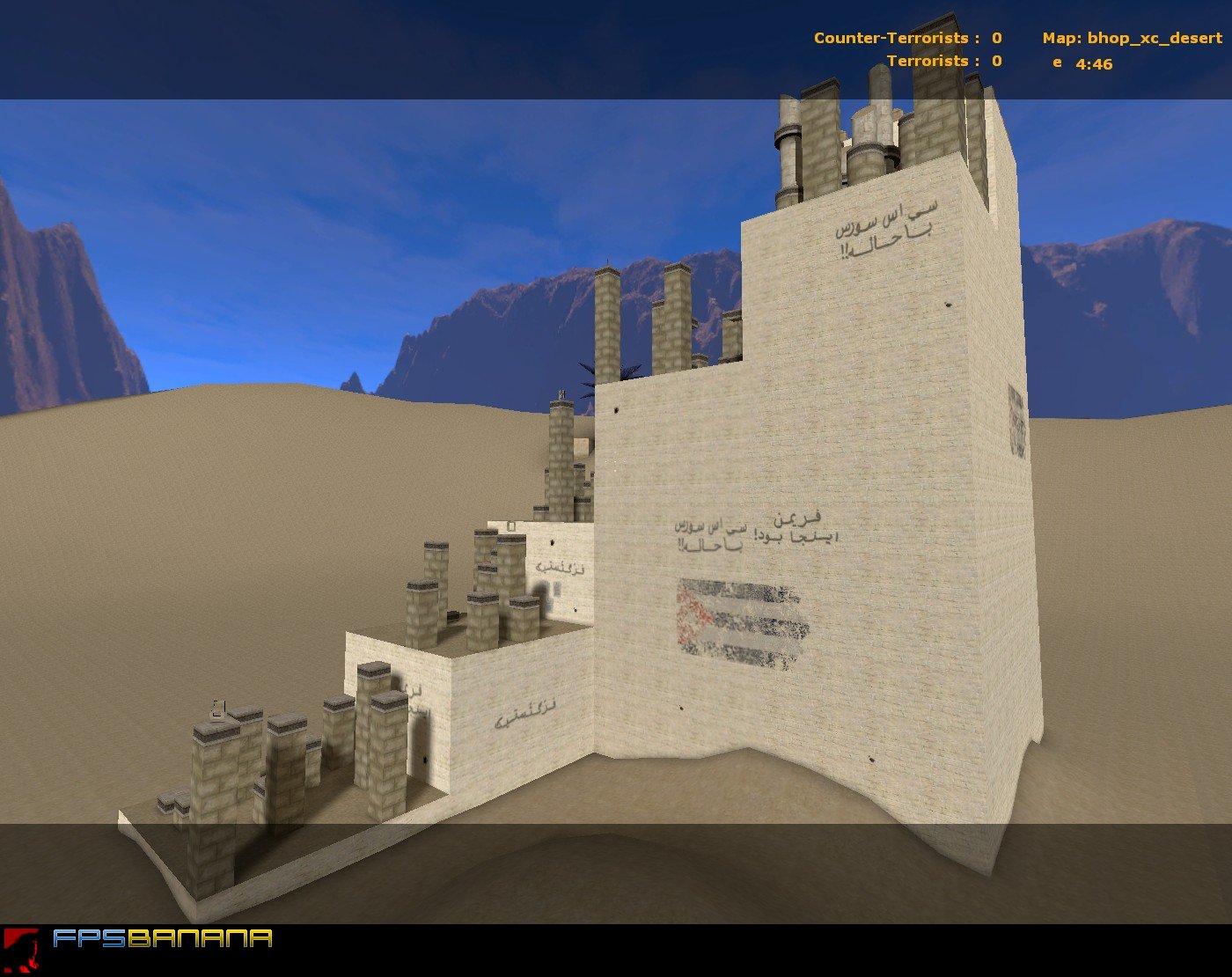Image resolution: width=1232 pixels, height=977 pixels.
Task: Click the Counter-Terrorists score value
Action: [x=996, y=39]
